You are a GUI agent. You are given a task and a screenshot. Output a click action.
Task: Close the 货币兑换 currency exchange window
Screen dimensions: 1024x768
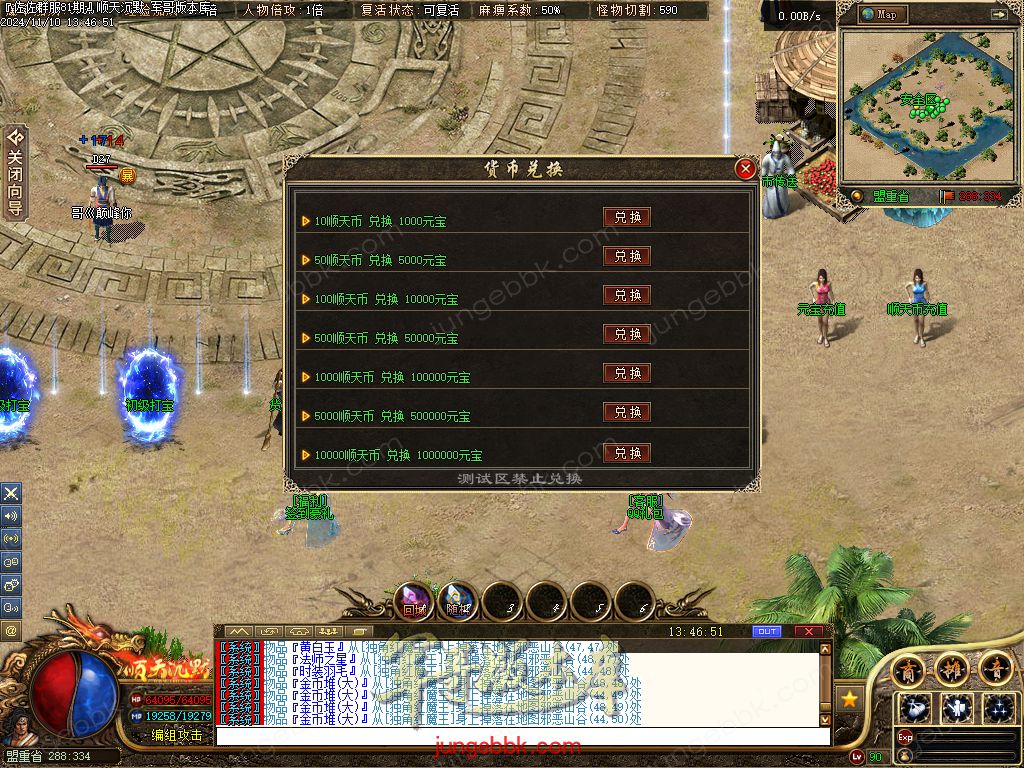pos(745,169)
